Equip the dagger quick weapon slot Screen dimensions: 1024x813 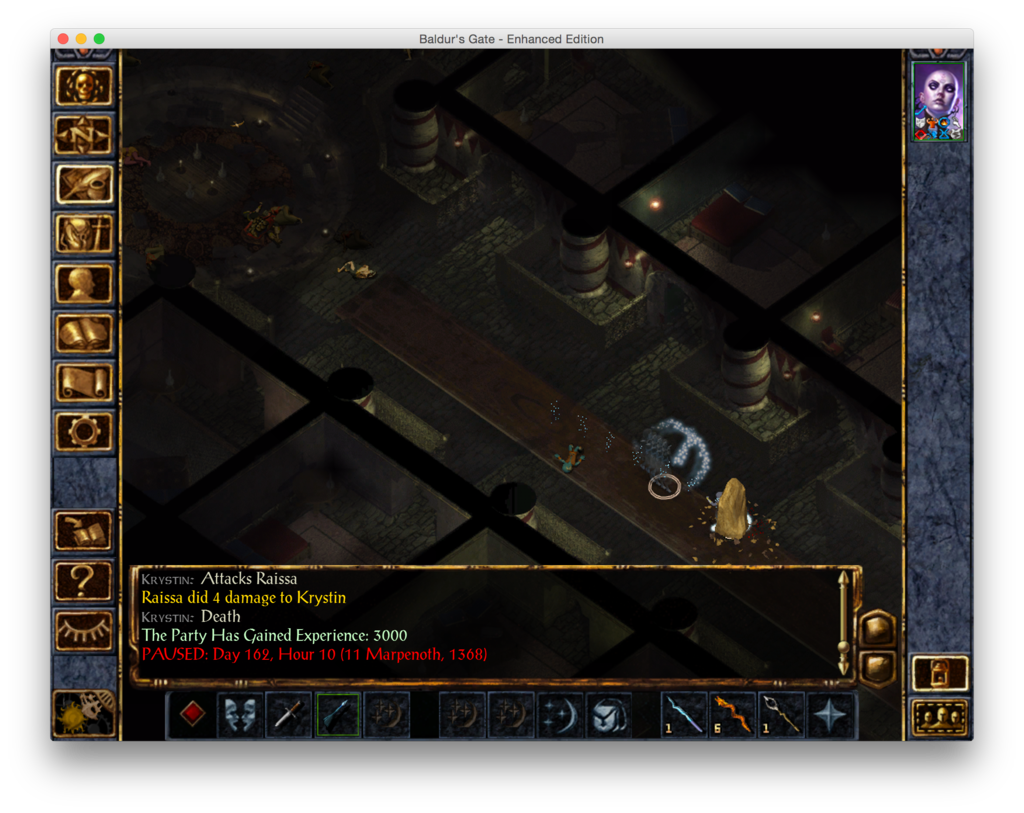[x=289, y=715]
